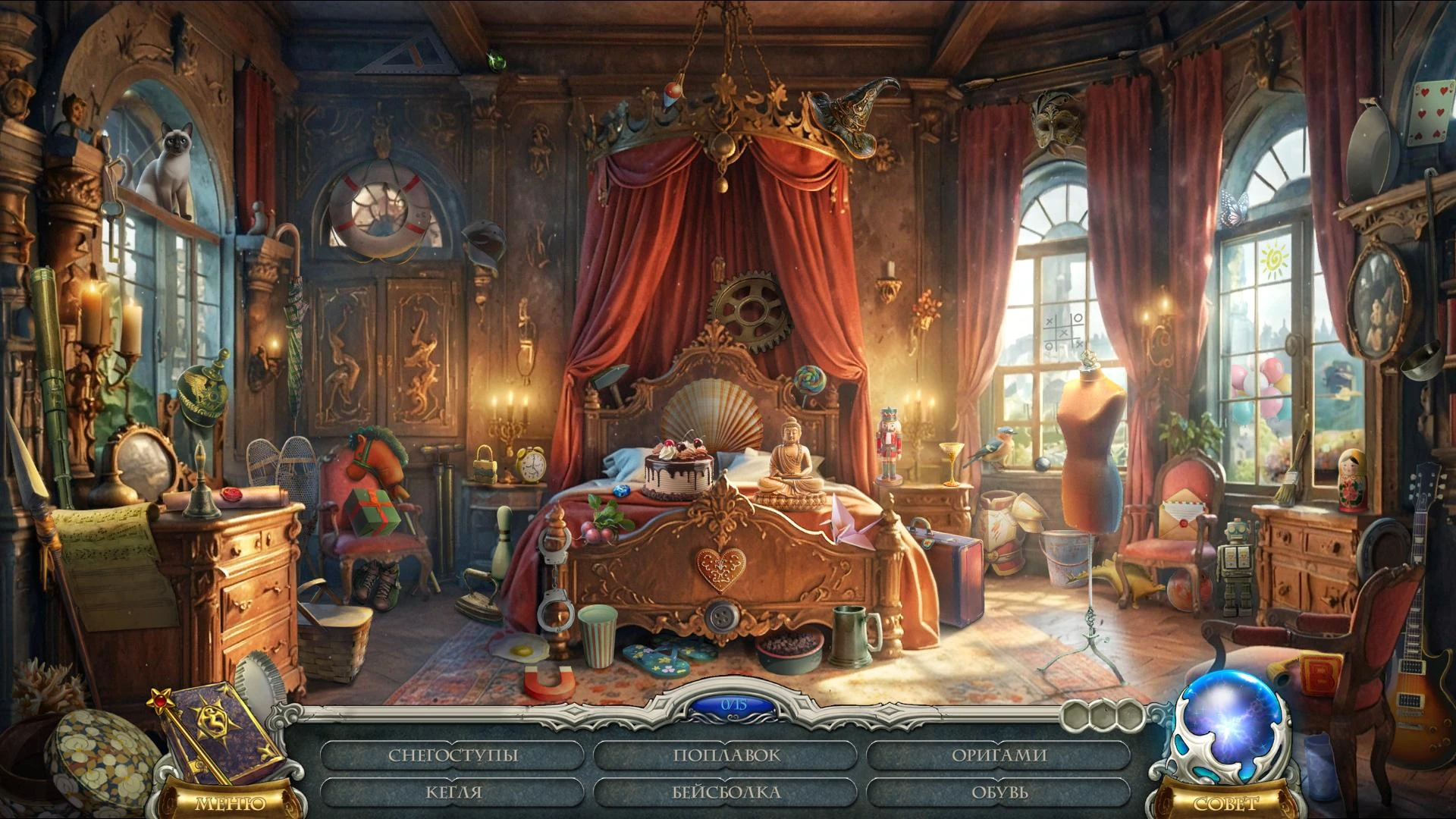Click the Оригами list entry
Image resolution: width=1456 pixels, height=819 pixels.
pyautogui.click(x=999, y=755)
